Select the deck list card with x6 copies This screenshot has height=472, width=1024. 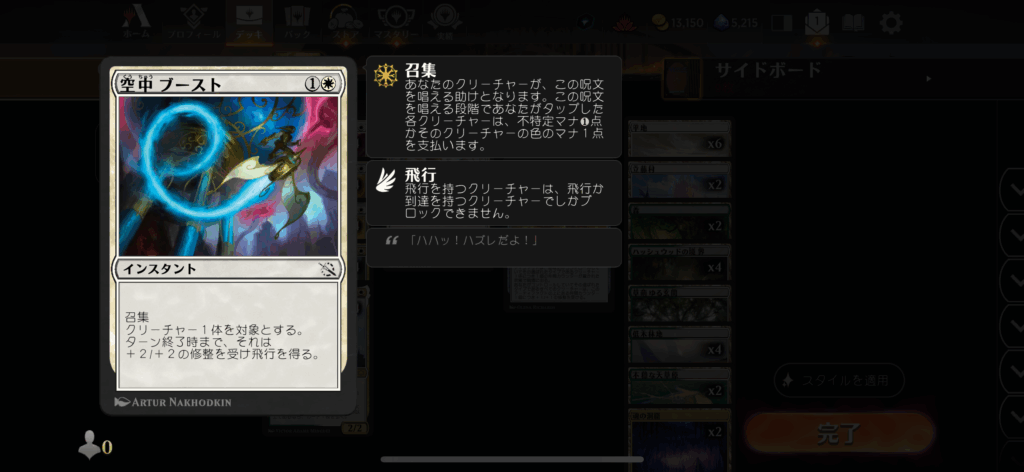tap(680, 144)
